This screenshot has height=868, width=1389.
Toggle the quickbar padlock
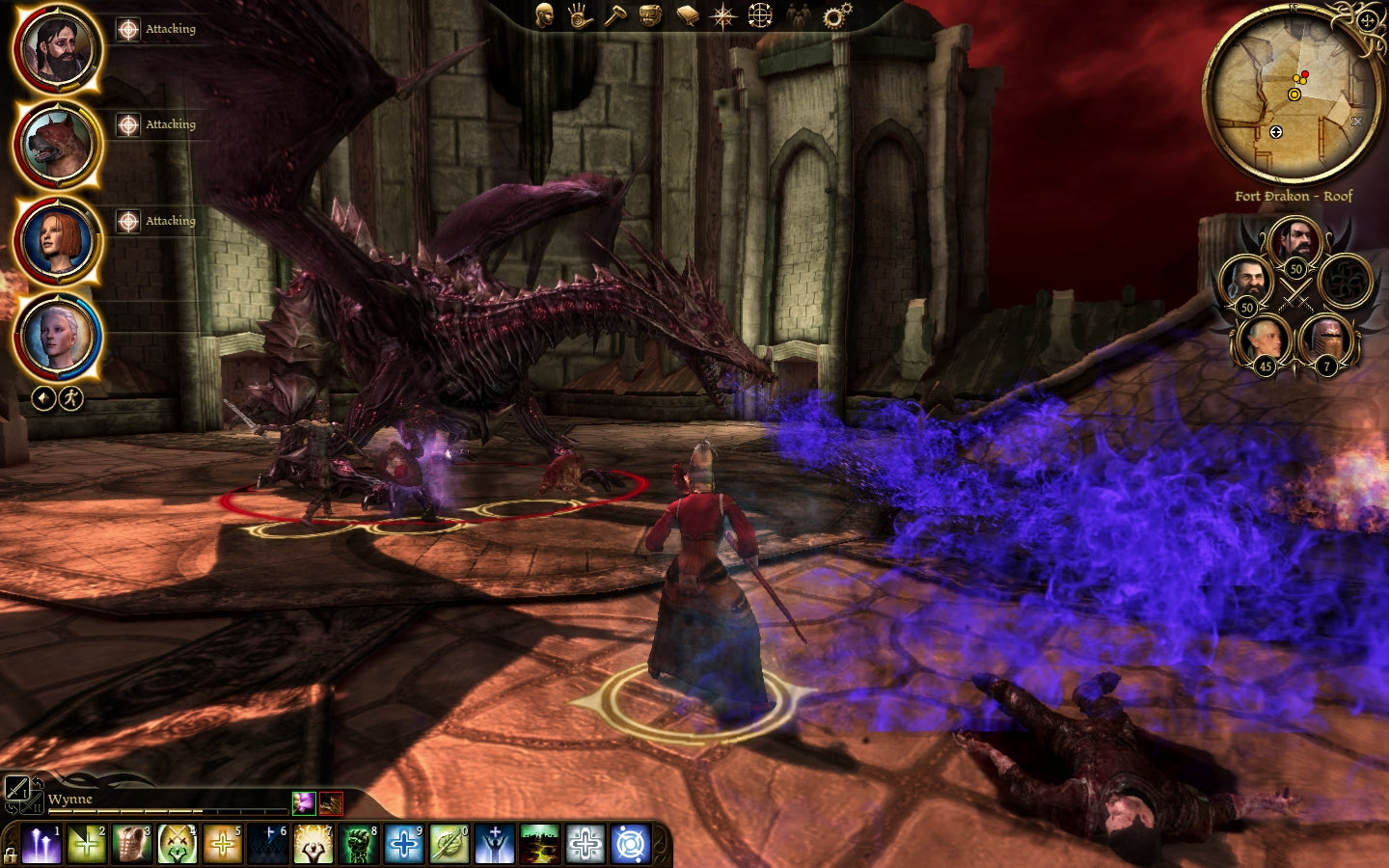click(11, 854)
